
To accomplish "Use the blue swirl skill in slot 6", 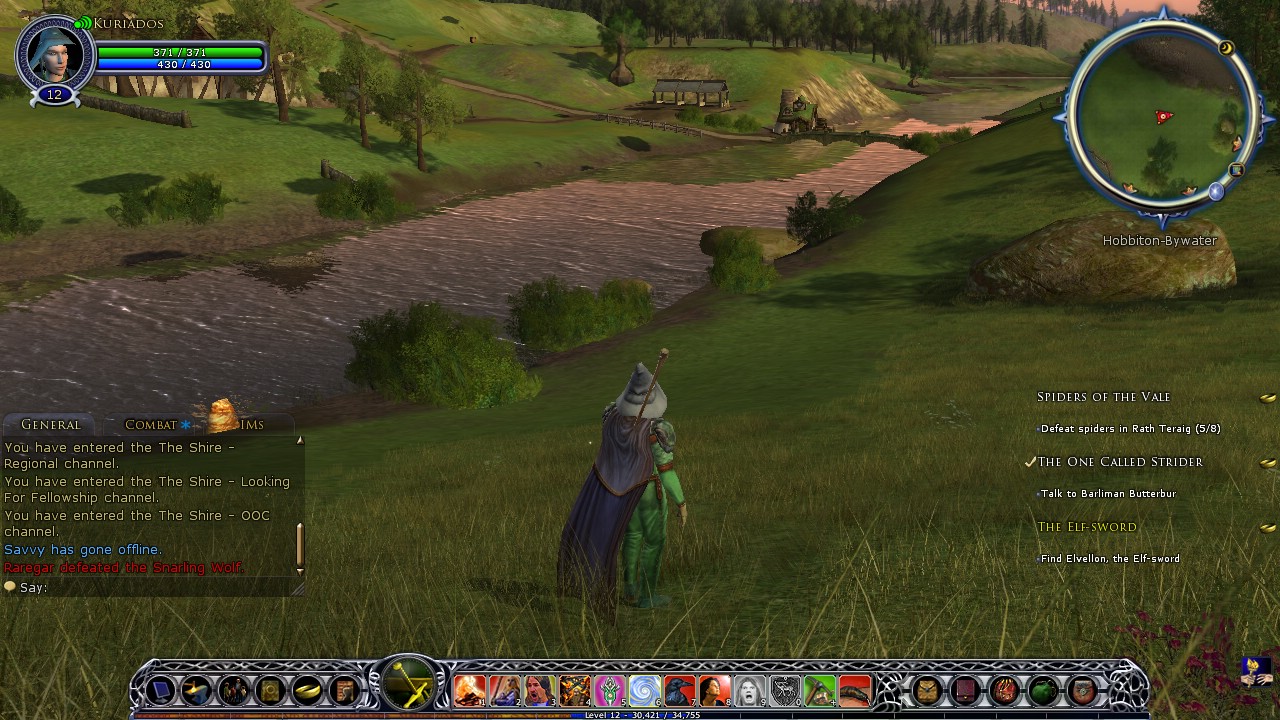I will 644,690.
